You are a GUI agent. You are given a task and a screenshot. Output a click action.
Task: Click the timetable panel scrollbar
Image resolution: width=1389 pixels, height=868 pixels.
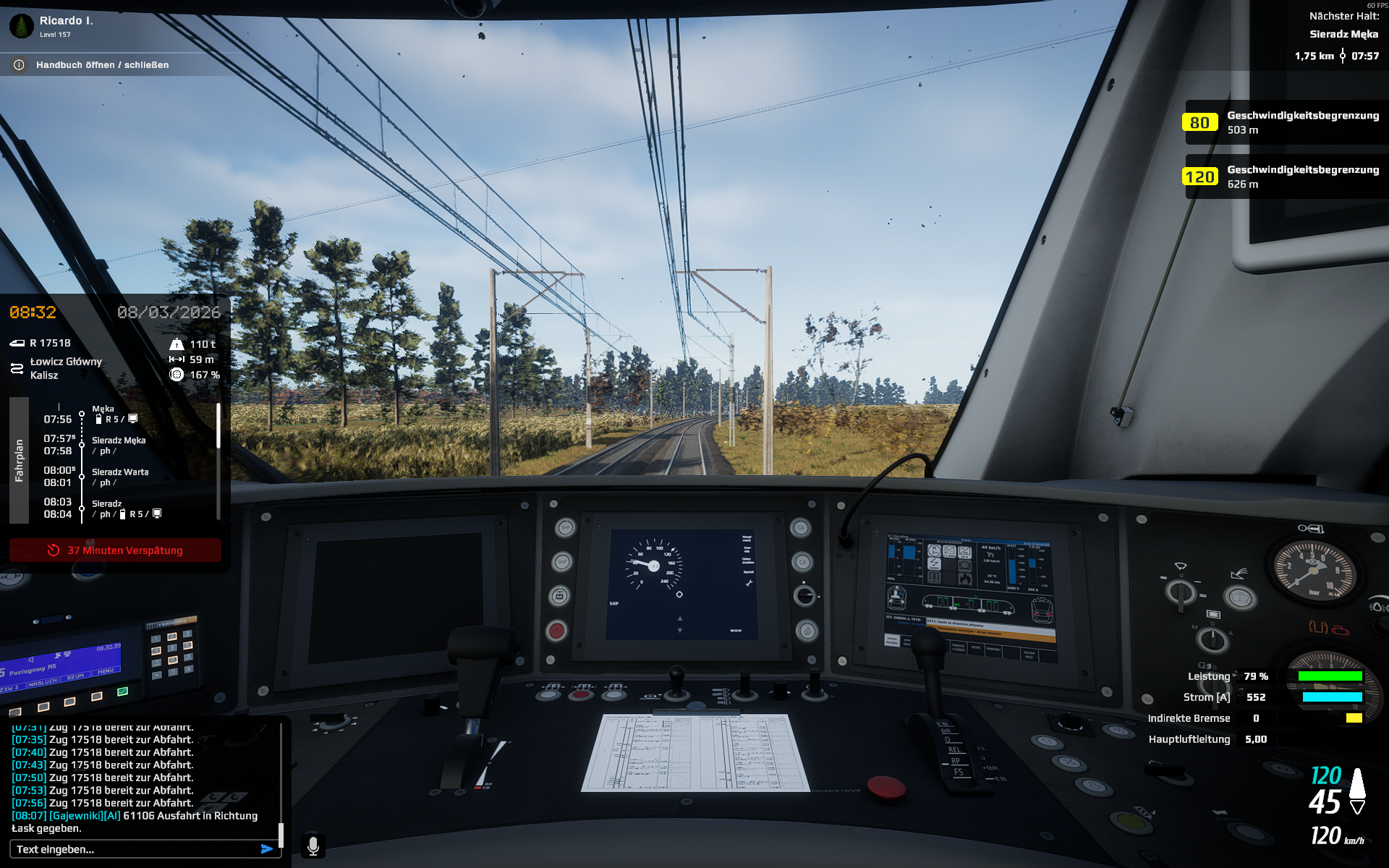[x=218, y=427]
